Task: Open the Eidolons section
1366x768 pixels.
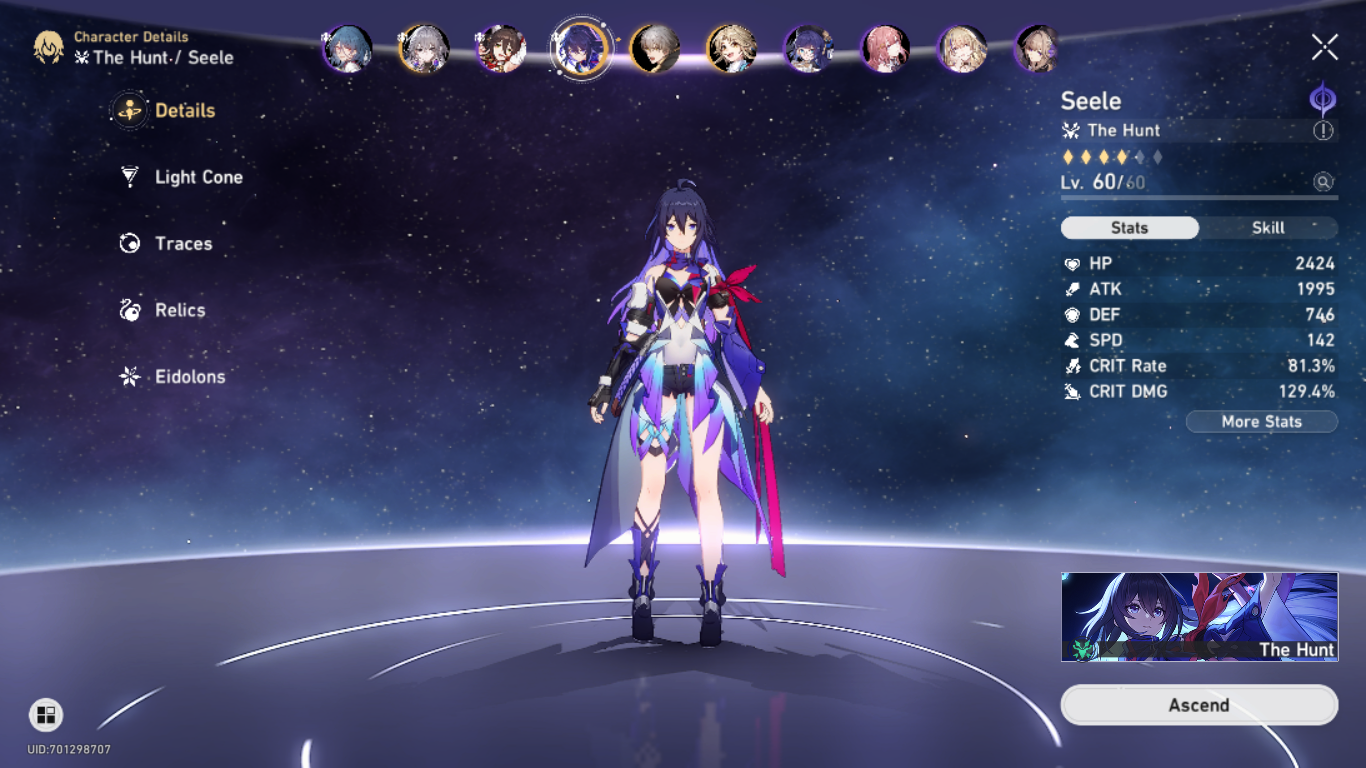Action: pos(188,378)
